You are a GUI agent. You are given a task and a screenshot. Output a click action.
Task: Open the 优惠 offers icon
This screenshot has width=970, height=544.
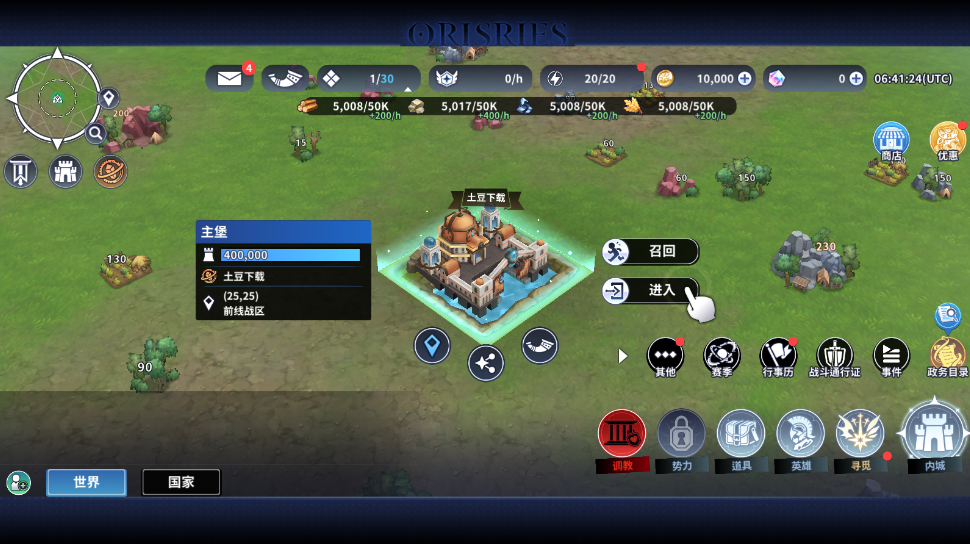[947, 141]
